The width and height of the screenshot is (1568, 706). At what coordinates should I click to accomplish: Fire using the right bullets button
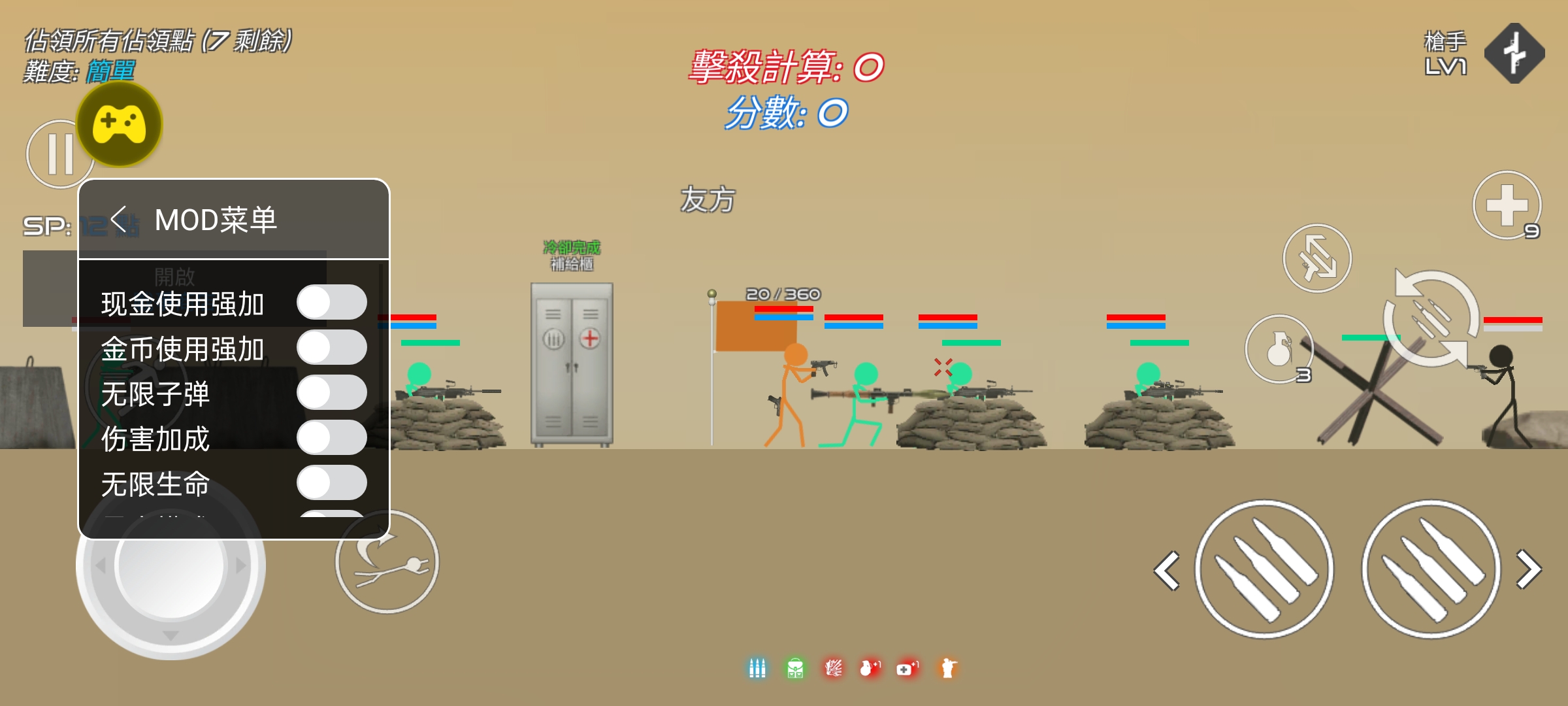click(x=1431, y=569)
